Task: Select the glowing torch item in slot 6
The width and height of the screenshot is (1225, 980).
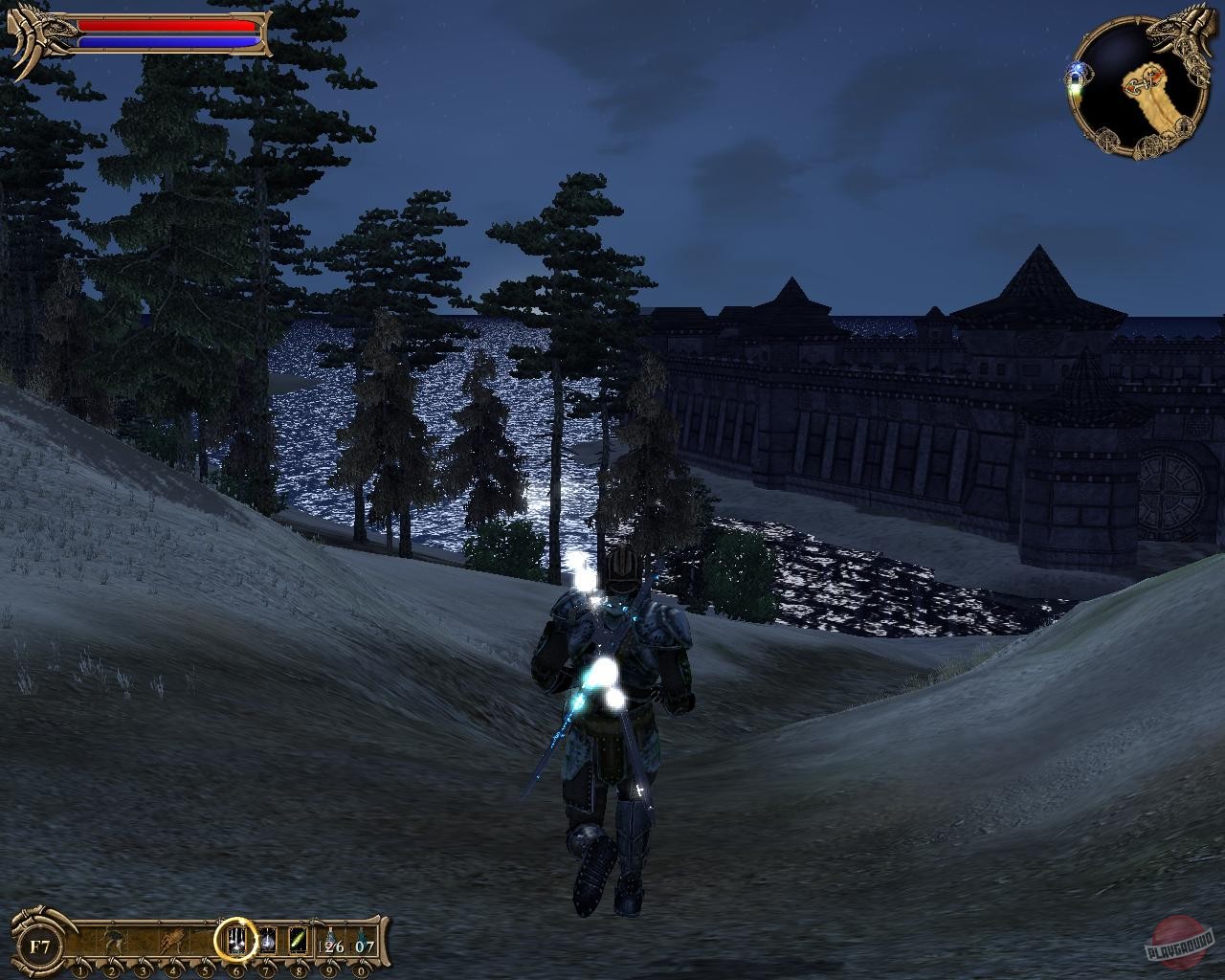Action: click(237, 941)
